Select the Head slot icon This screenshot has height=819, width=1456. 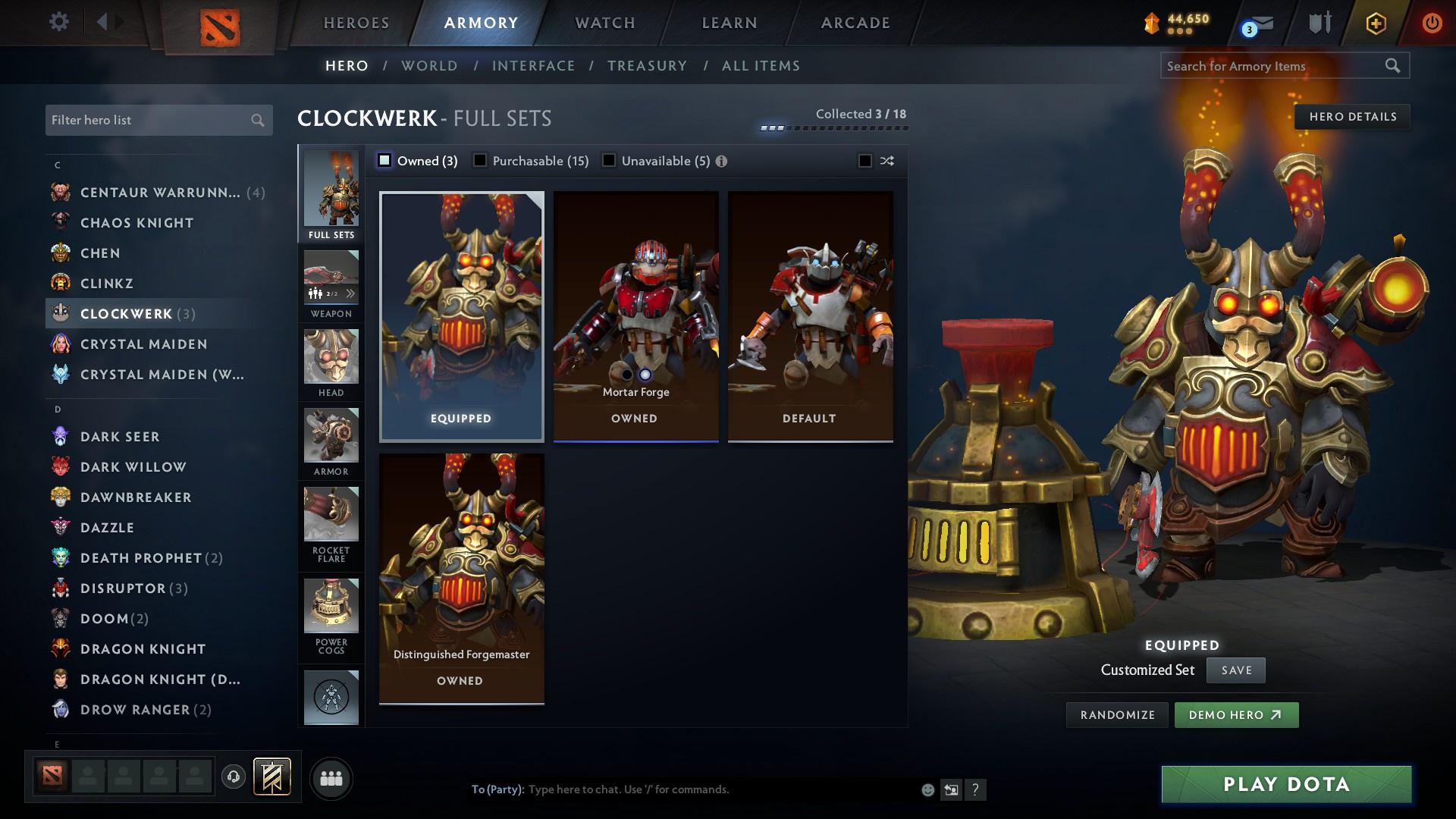tap(331, 359)
